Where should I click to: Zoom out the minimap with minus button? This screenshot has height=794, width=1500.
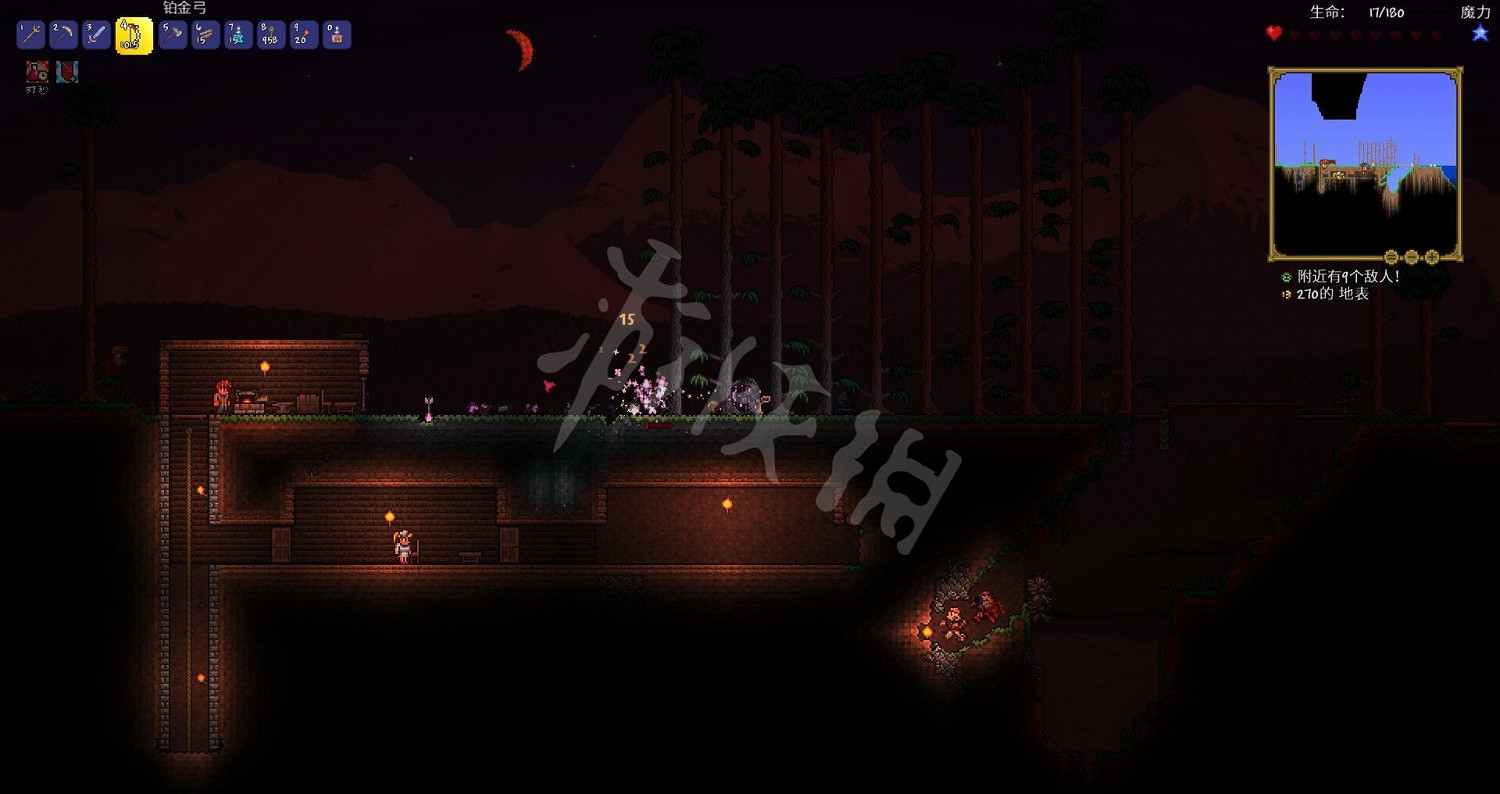tap(1410, 255)
